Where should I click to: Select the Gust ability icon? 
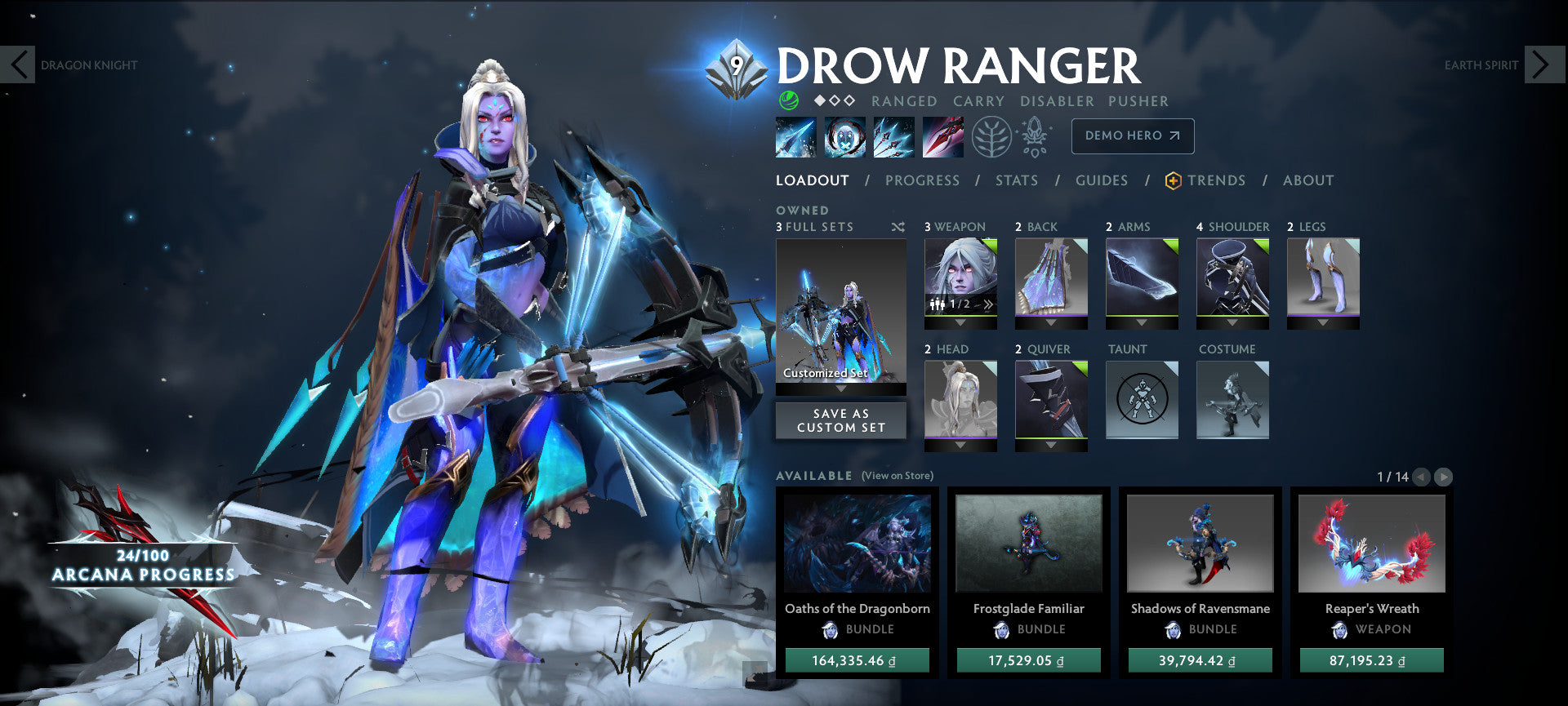[844, 136]
